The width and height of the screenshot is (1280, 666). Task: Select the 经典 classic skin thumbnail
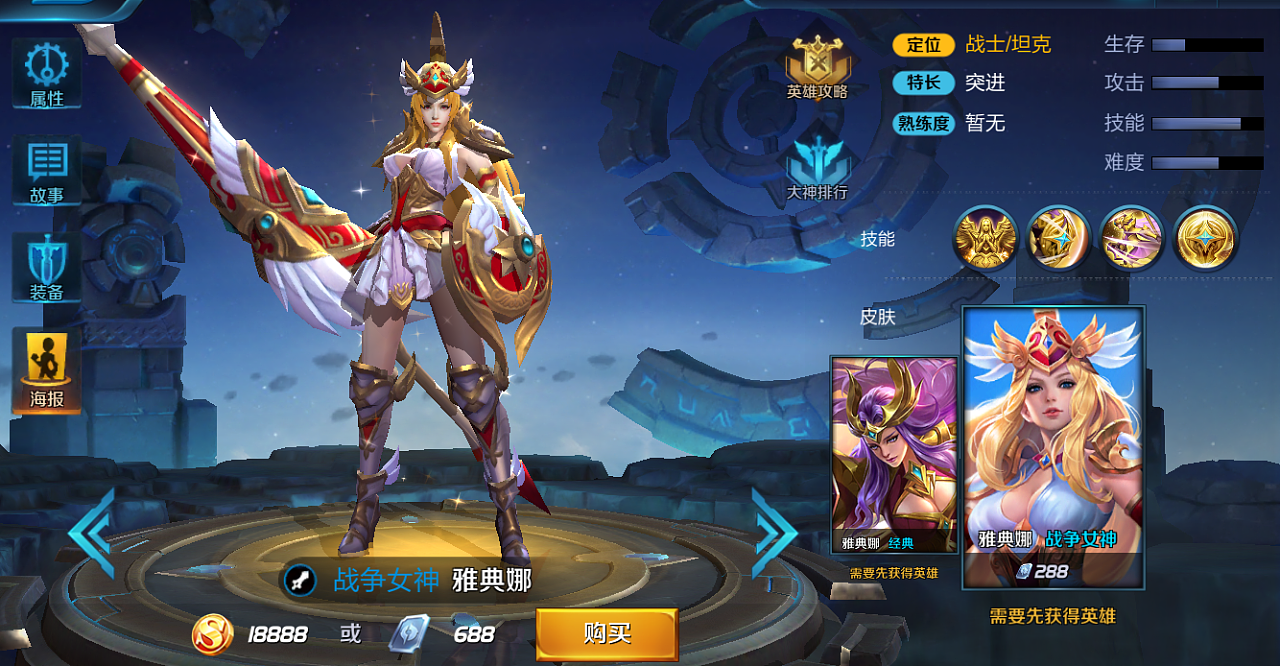[894, 455]
